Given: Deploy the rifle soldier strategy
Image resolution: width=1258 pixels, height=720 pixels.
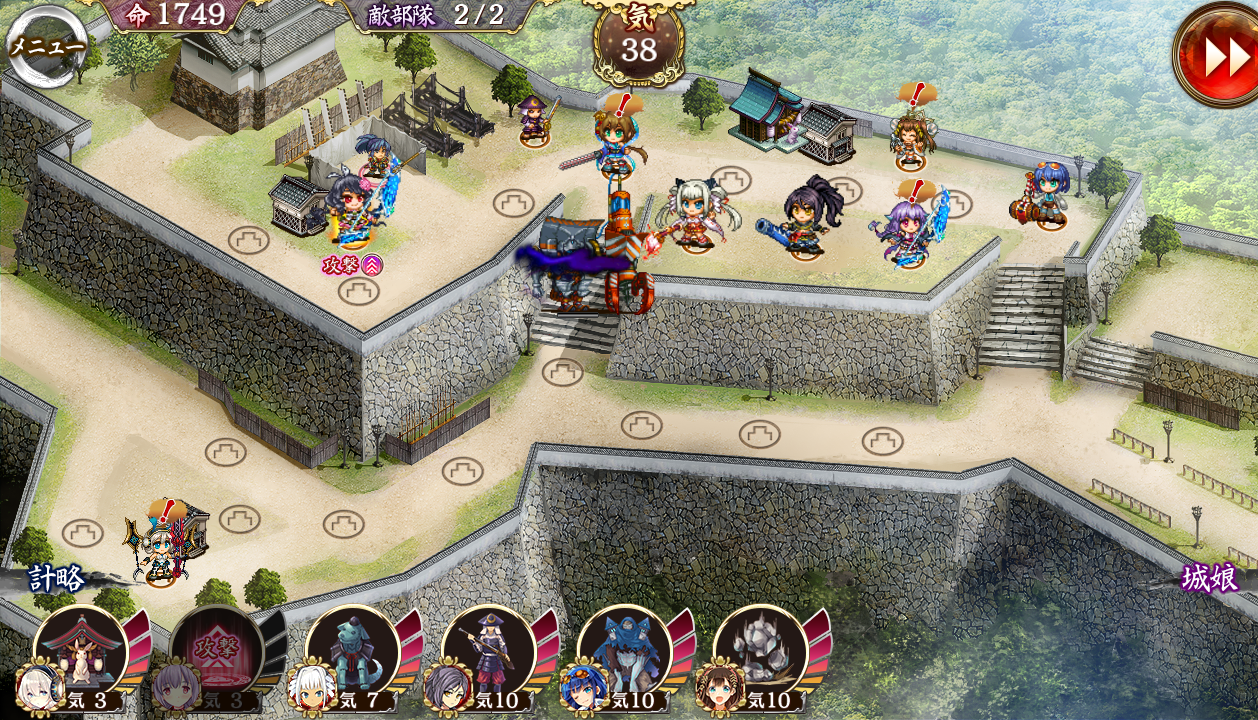Looking at the screenshot, I should (x=488, y=652).
